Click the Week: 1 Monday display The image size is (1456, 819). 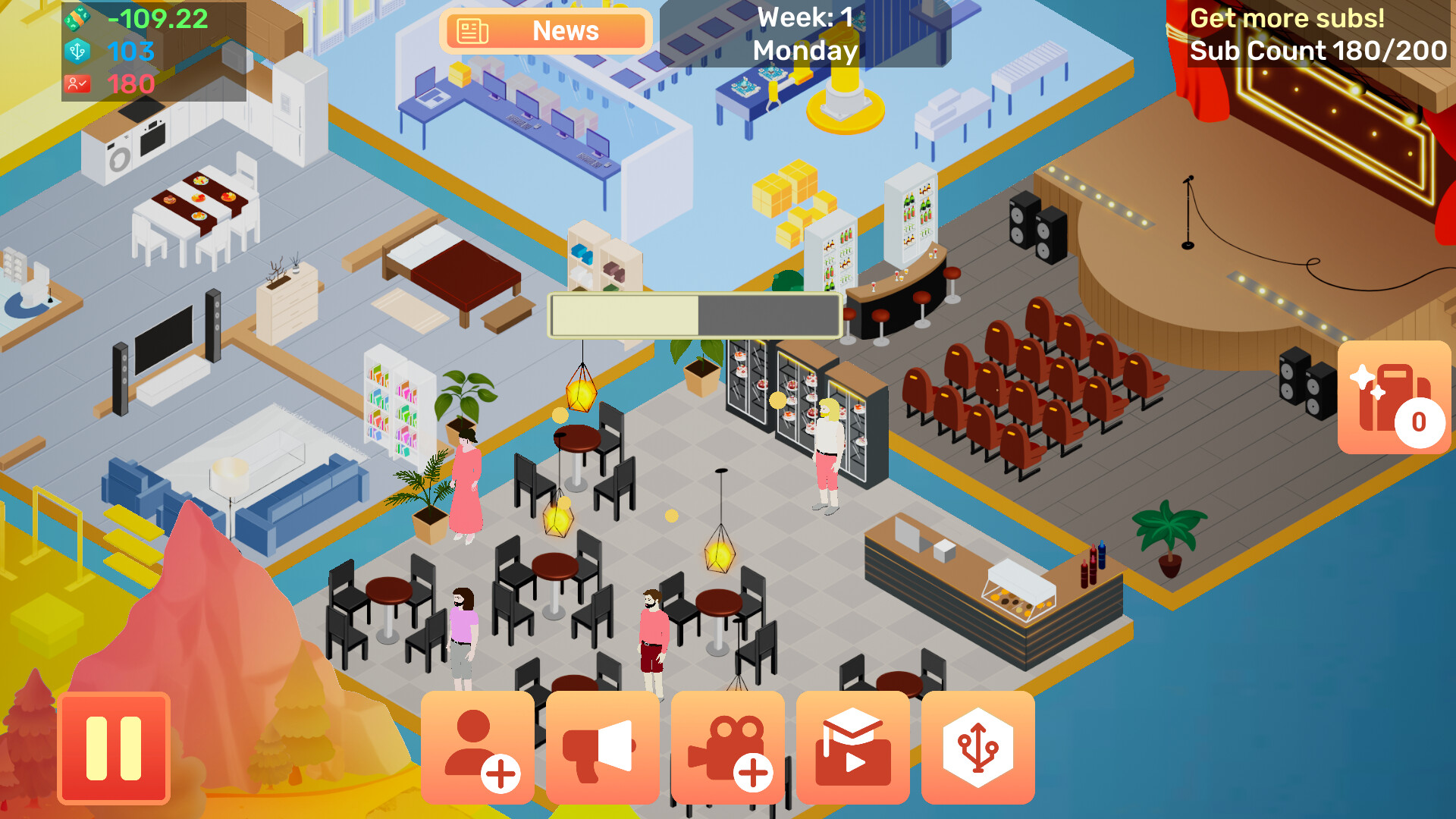click(x=804, y=34)
